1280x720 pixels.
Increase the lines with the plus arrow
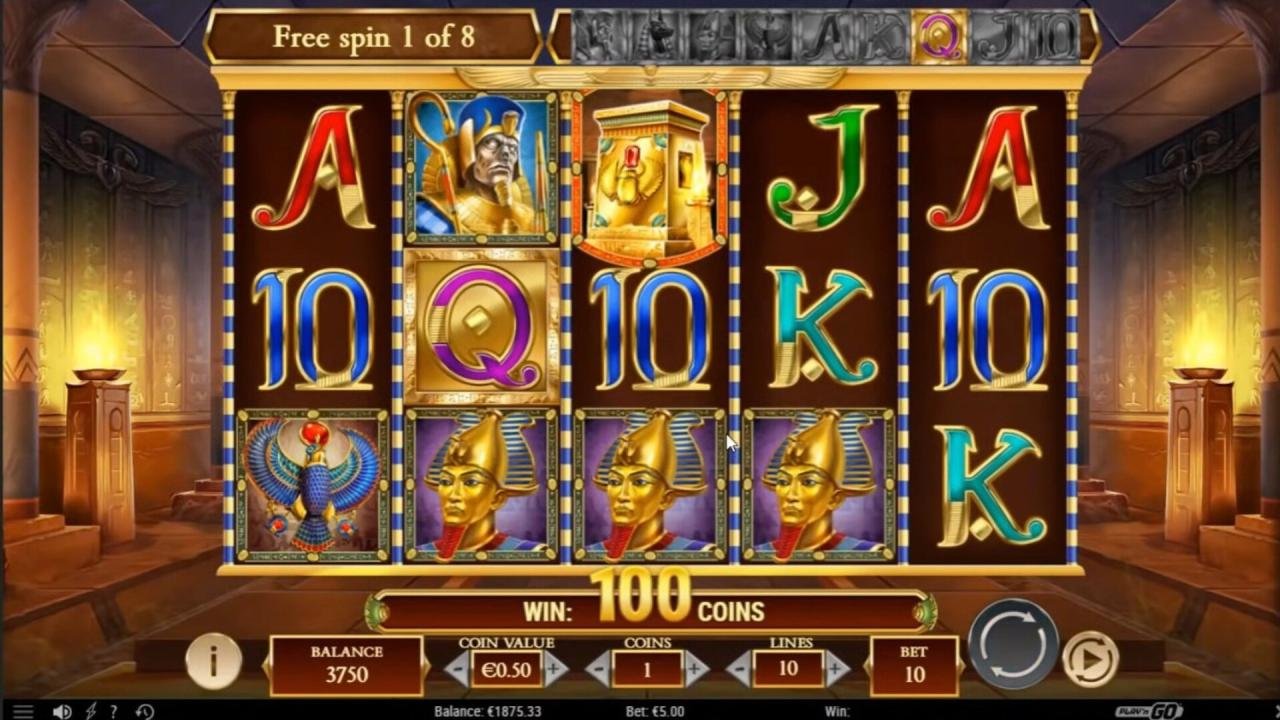[836, 670]
